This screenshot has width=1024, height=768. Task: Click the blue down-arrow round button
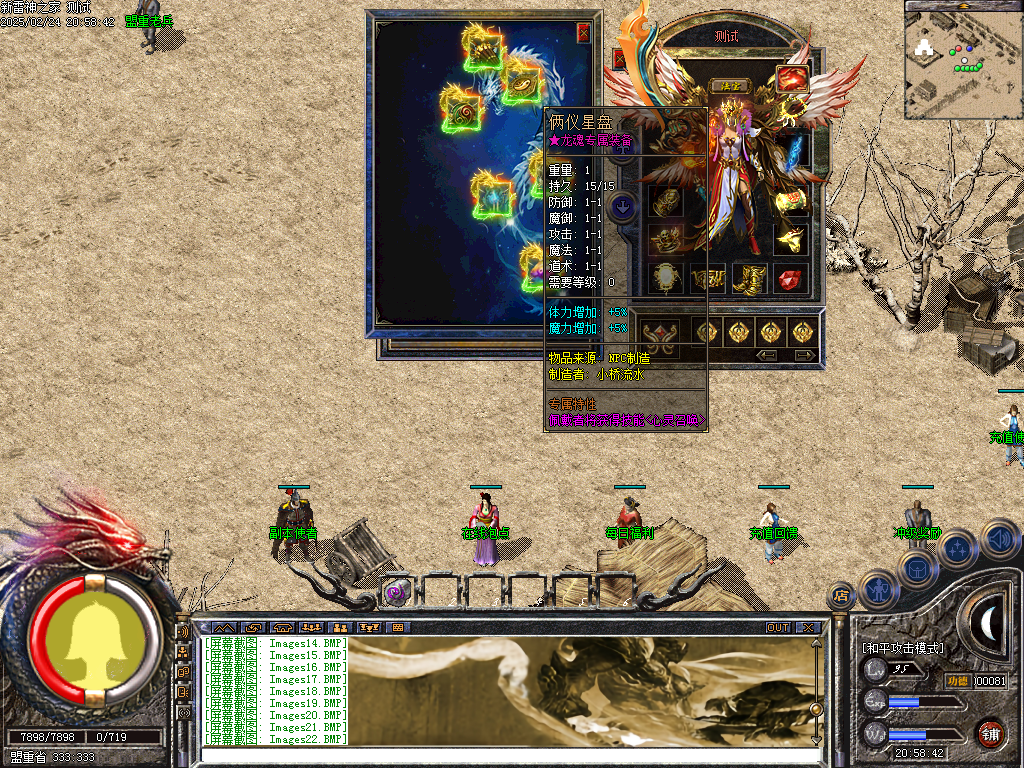[x=623, y=207]
